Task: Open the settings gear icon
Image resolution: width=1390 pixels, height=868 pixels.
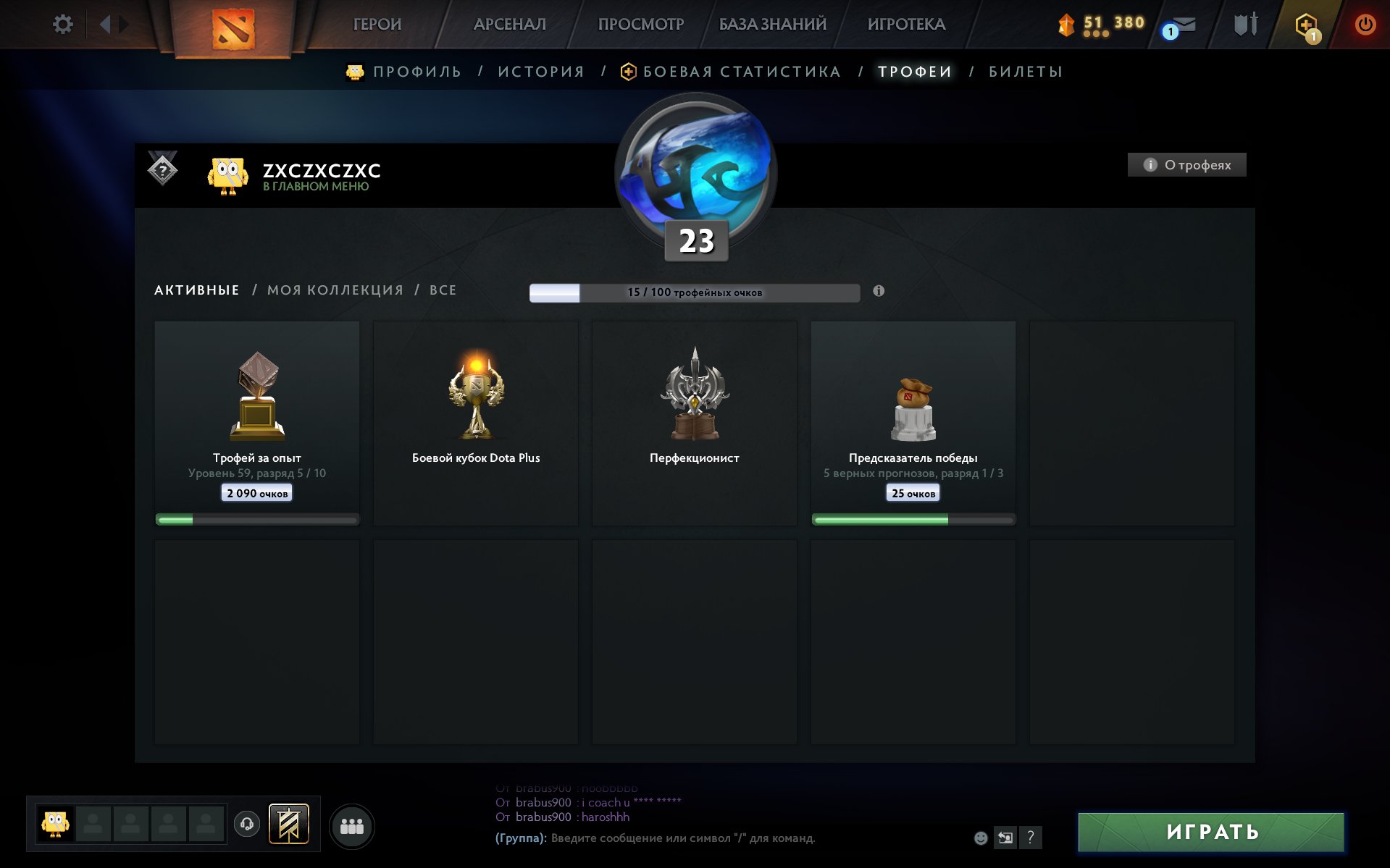Action: [63, 24]
